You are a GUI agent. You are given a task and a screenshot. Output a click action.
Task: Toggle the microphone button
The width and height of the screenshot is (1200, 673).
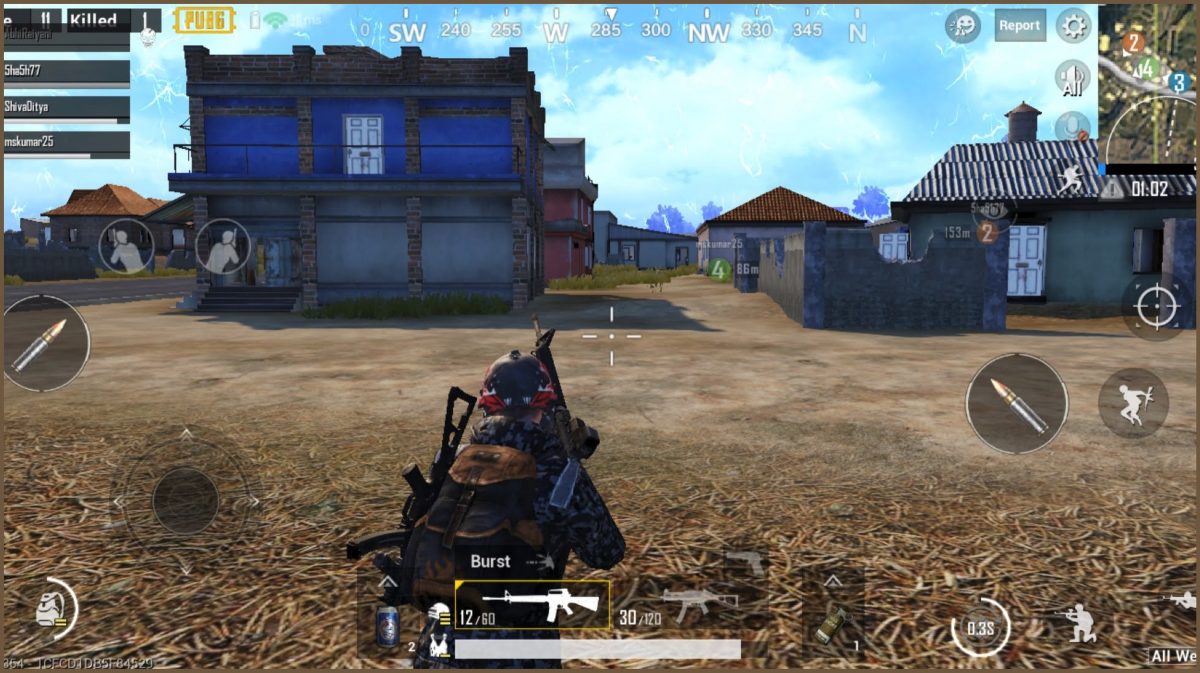click(x=1073, y=127)
